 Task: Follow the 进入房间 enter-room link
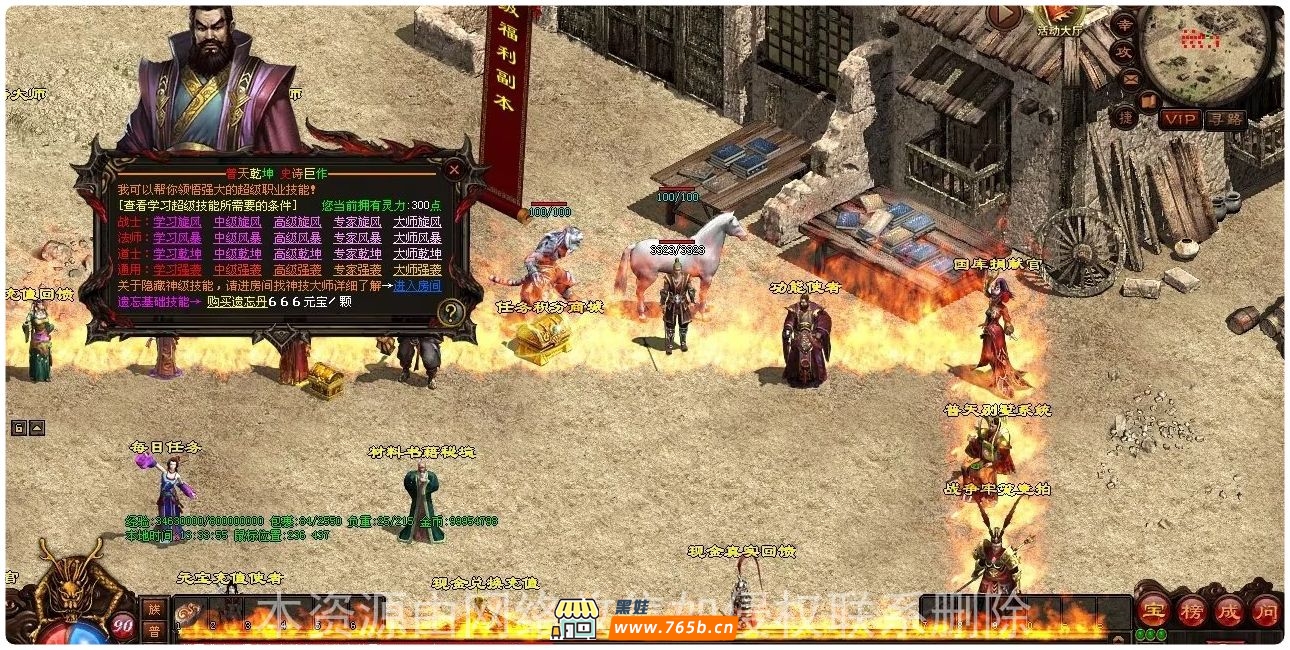[x=418, y=286]
